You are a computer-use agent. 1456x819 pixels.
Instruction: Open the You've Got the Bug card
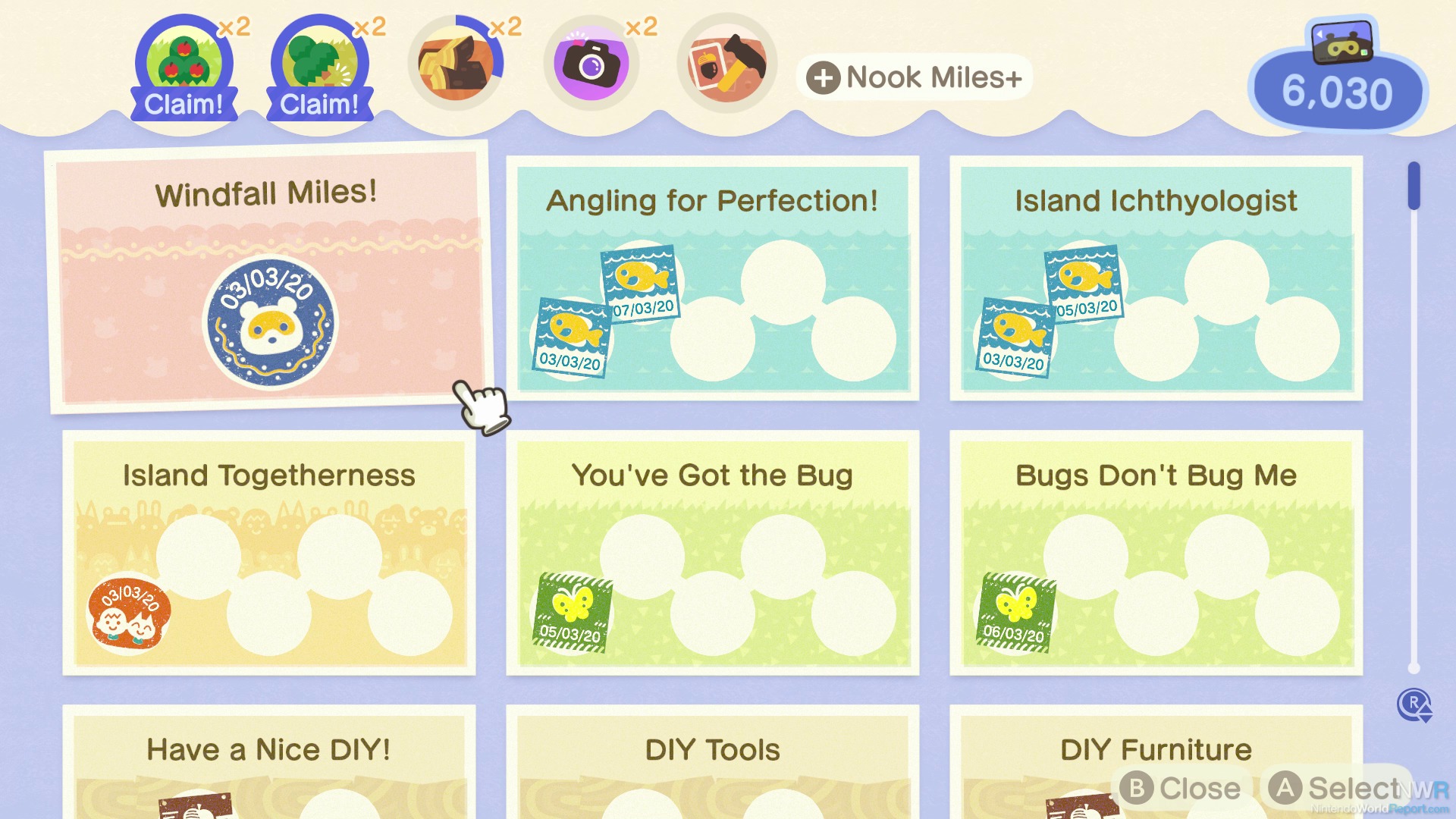pos(712,553)
